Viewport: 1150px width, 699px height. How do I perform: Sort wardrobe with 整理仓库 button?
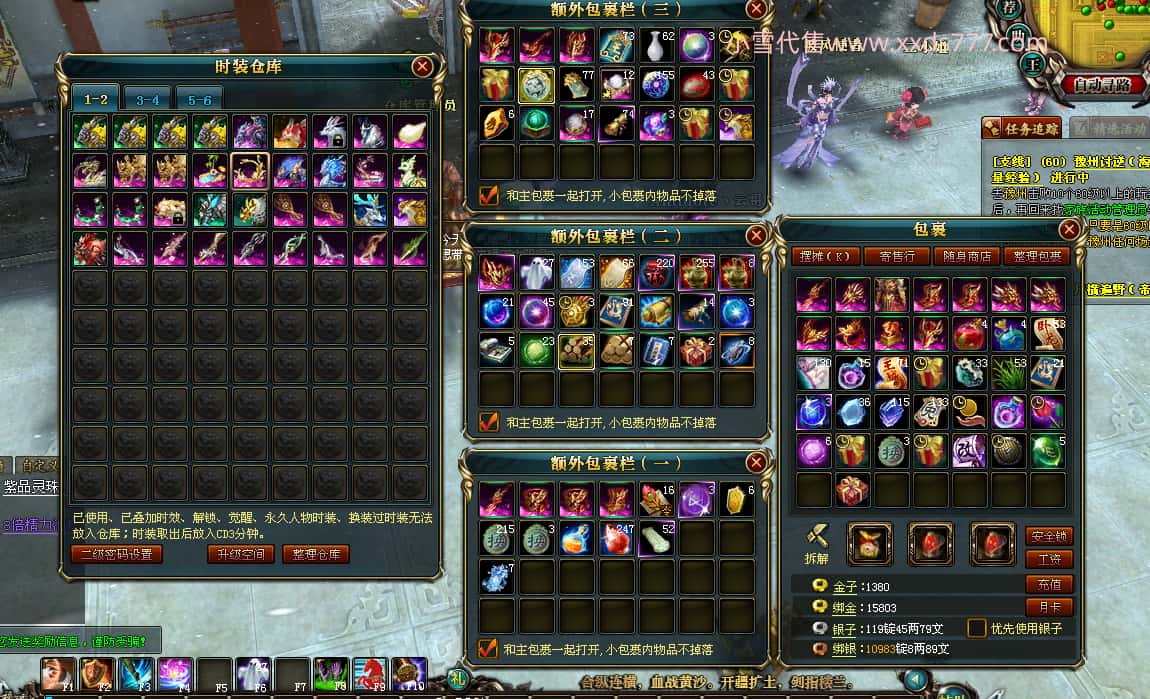click(315, 554)
